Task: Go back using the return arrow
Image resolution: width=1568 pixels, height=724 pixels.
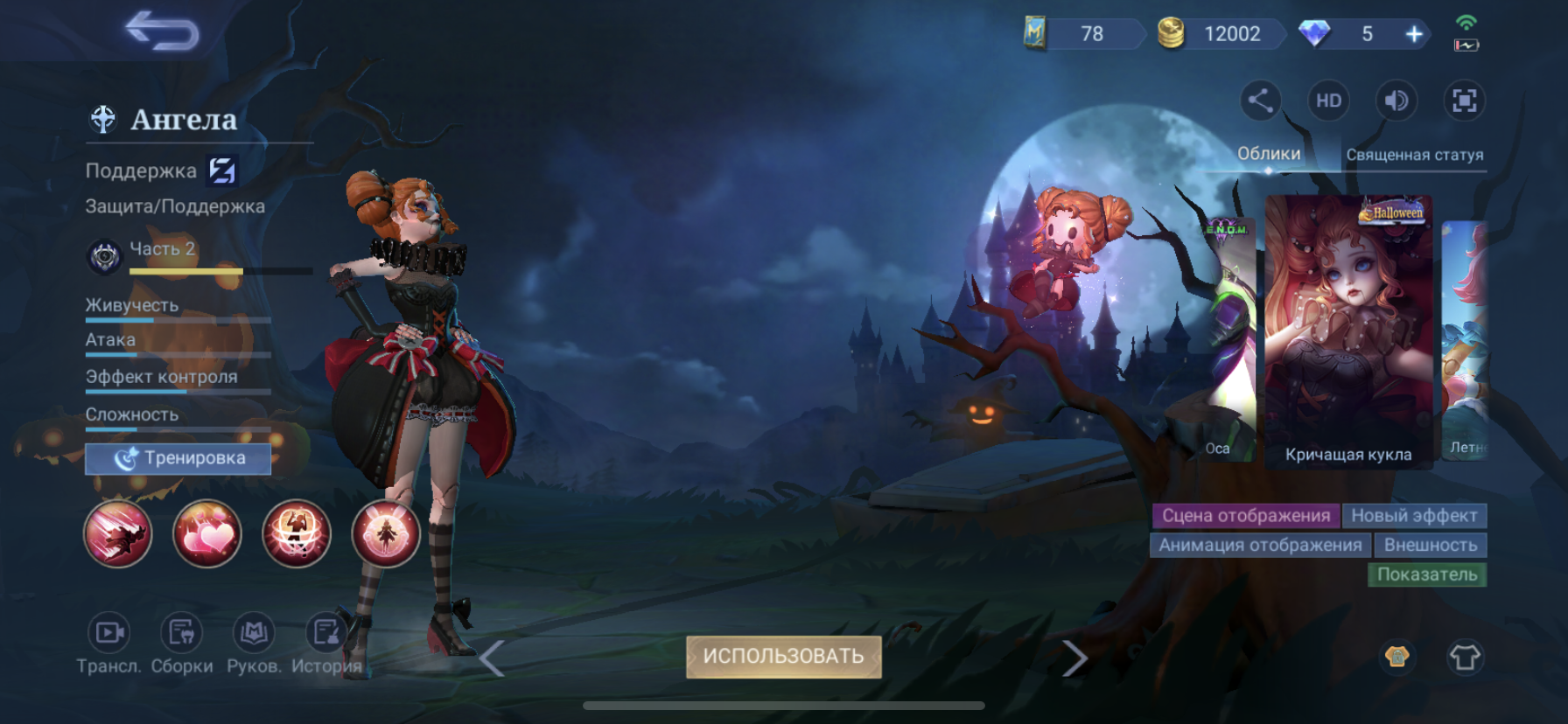Action: tap(163, 31)
